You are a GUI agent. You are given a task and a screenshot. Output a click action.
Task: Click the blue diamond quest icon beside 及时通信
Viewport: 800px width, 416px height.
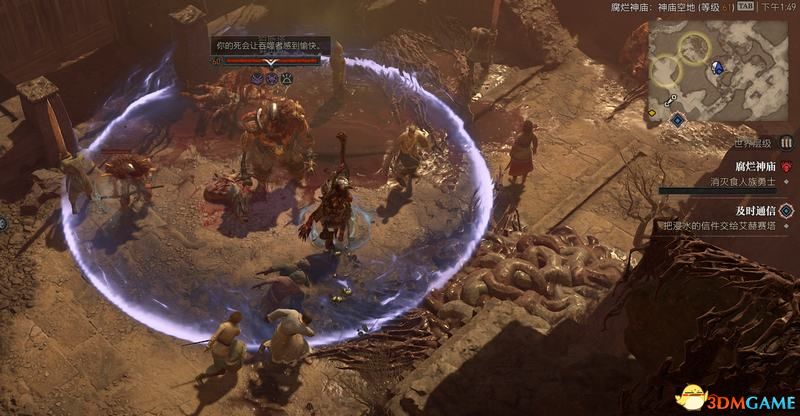click(x=786, y=211)
